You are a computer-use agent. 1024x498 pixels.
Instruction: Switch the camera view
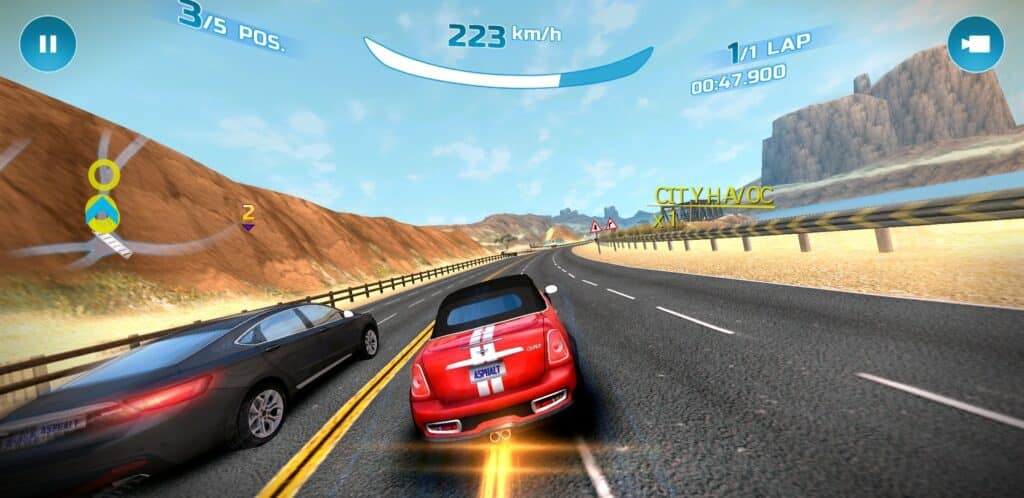click(975, 44)
